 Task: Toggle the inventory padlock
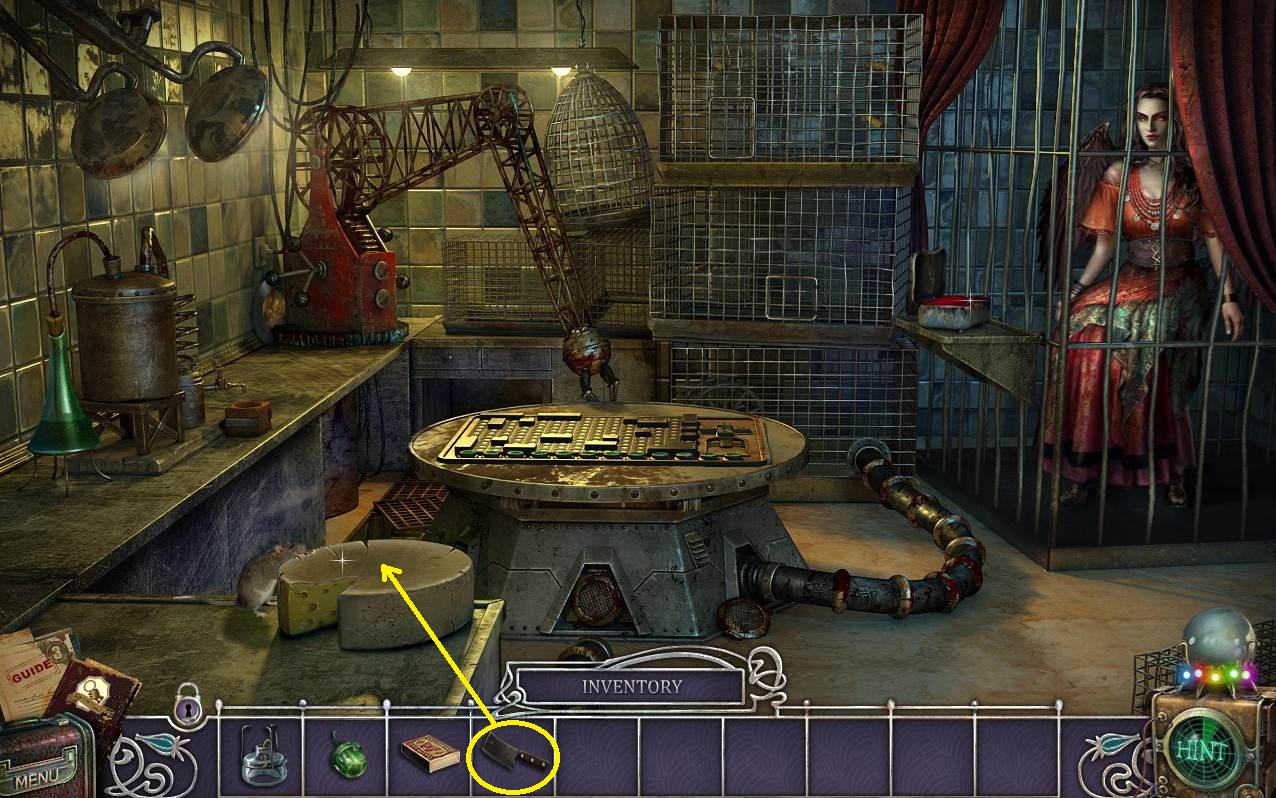point(187,705)
